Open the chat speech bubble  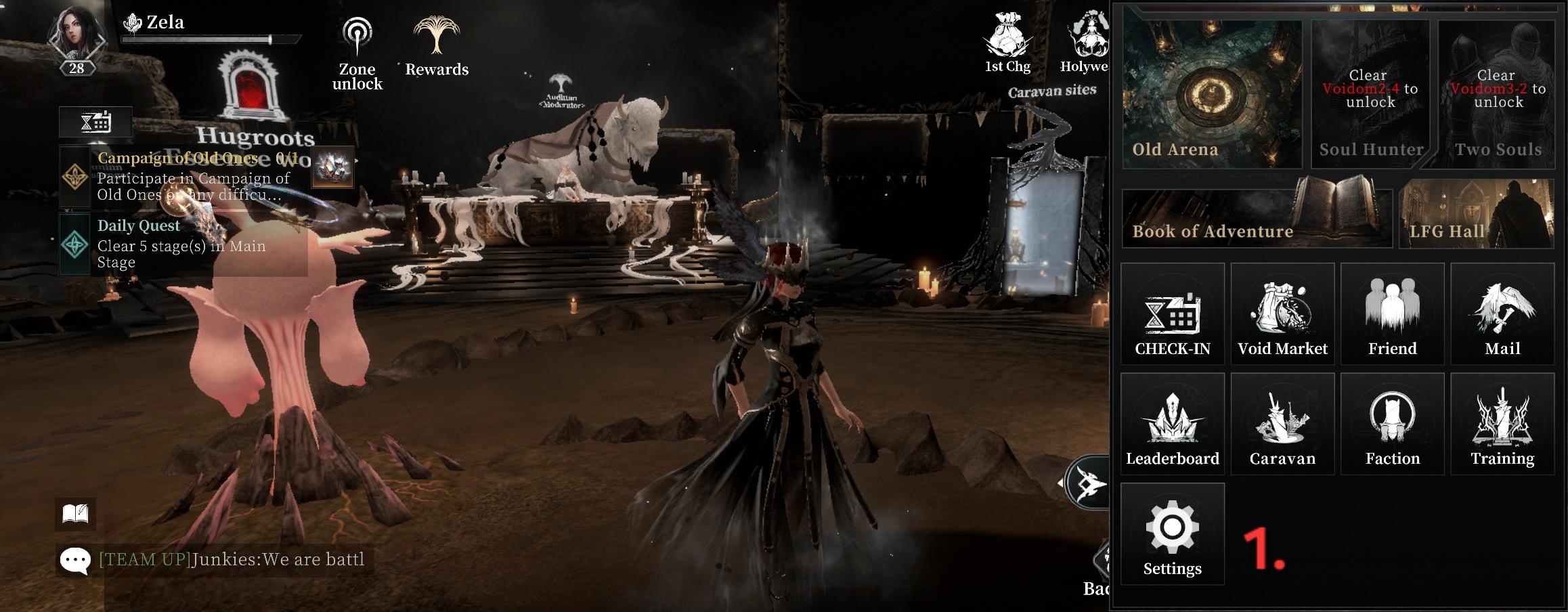click(x=75, y=561)
